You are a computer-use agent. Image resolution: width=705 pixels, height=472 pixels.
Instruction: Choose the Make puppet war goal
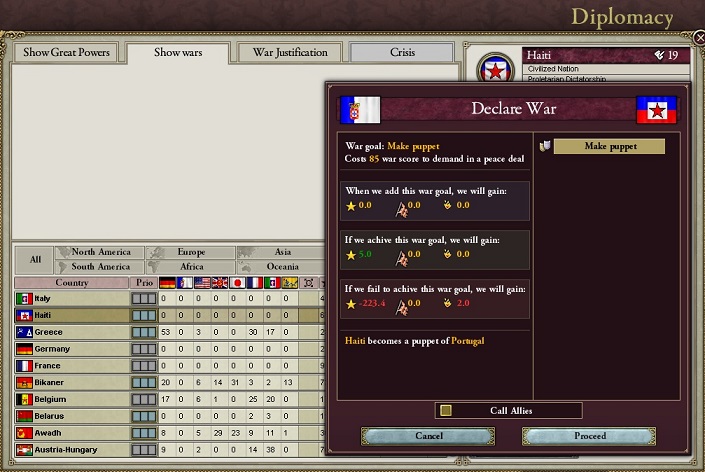pyautogui.click(x=609, y=147)
